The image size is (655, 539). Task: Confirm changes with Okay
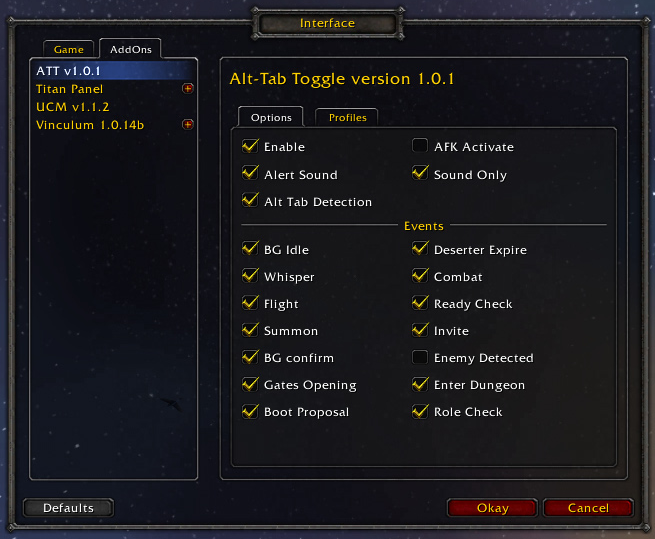click(492, 508)
